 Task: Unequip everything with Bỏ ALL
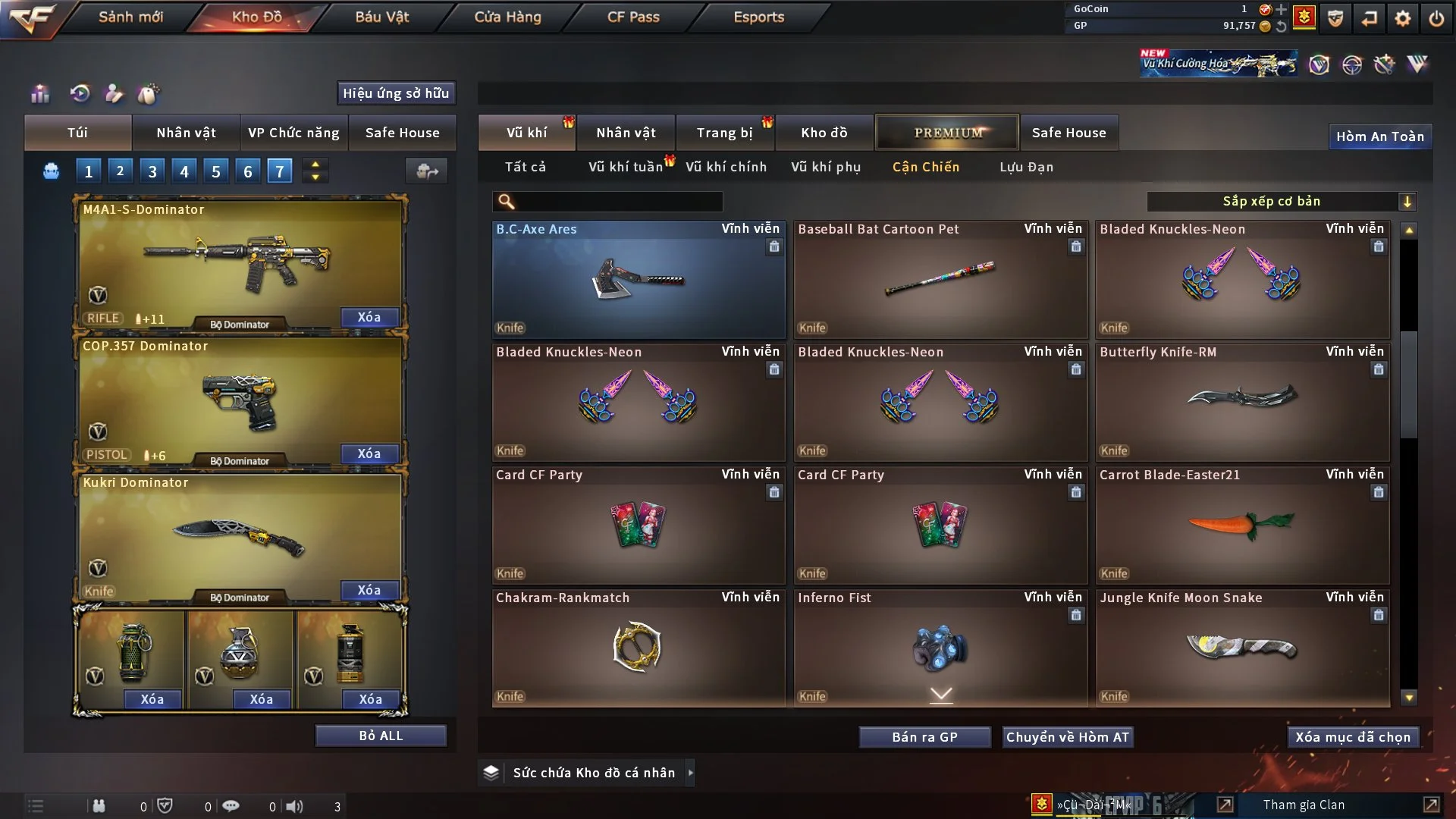click(x=381, y=736)
